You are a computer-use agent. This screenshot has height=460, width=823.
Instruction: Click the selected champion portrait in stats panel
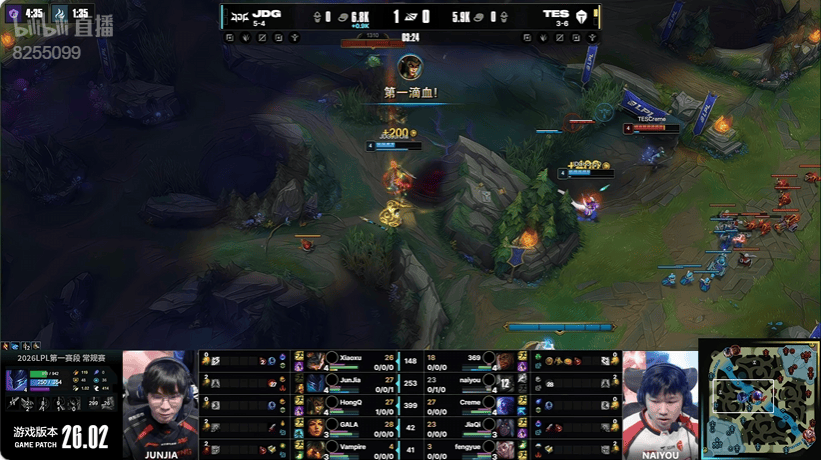pos(16,382)
